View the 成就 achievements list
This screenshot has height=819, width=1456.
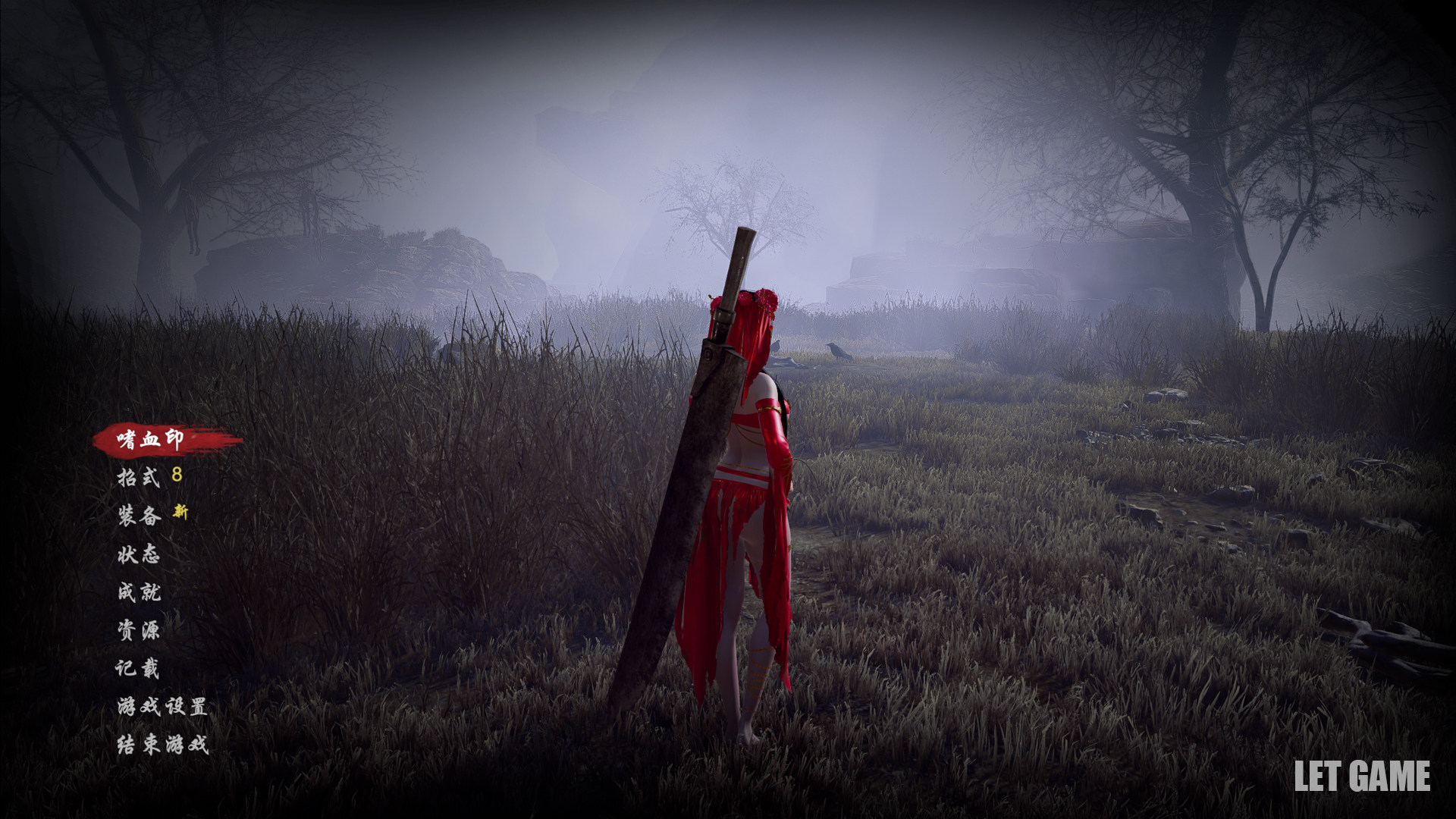pos(139,591)
